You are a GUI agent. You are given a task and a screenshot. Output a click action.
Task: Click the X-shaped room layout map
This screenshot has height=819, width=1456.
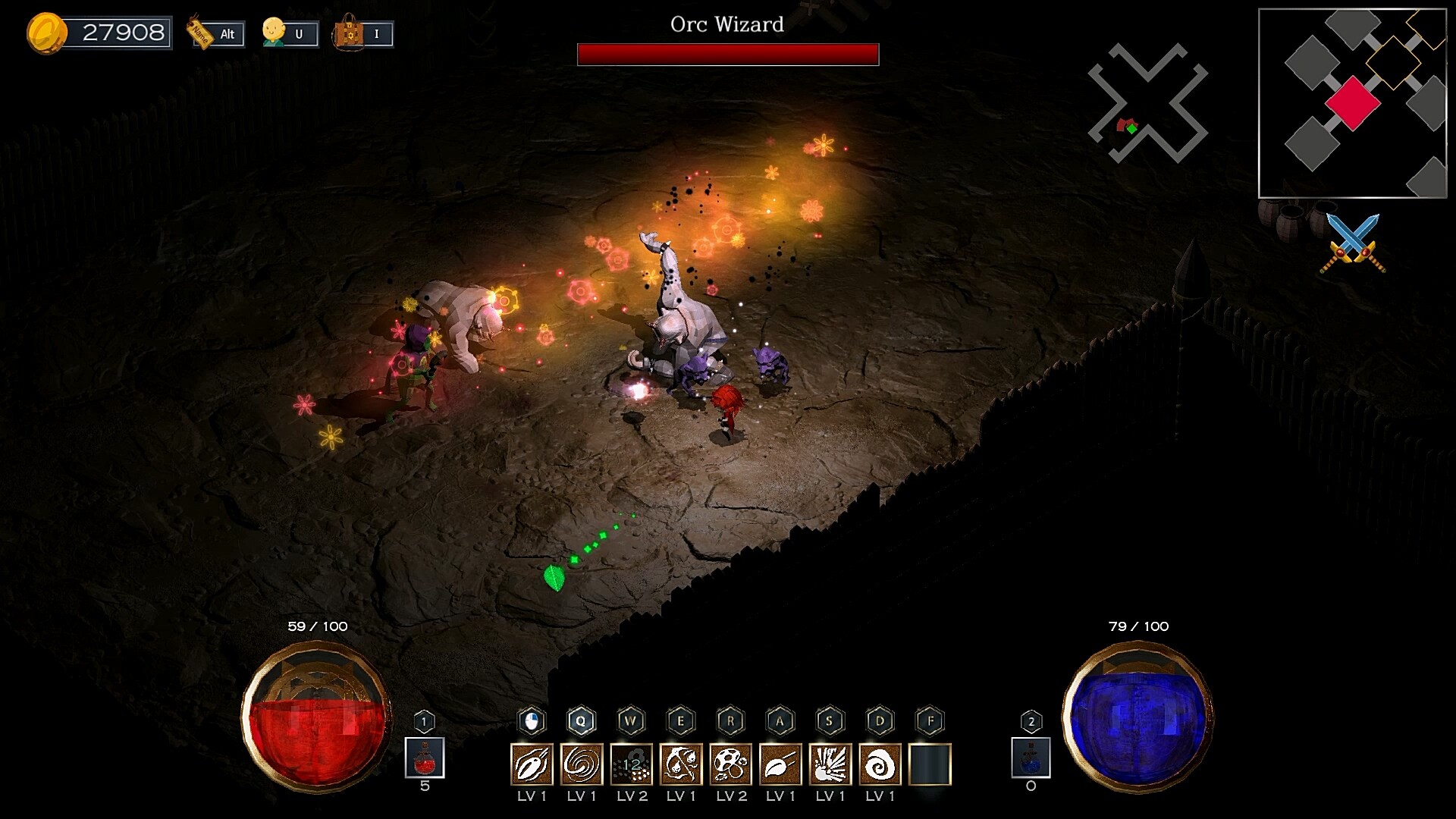[x=1147, y=104]
